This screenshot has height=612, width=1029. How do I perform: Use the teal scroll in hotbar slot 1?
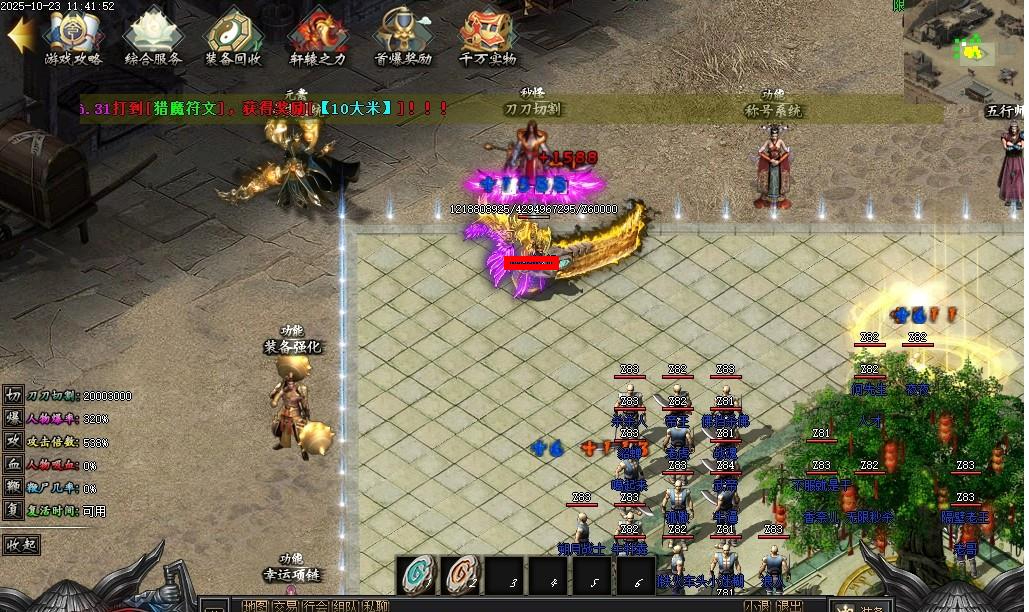[417, 576]
